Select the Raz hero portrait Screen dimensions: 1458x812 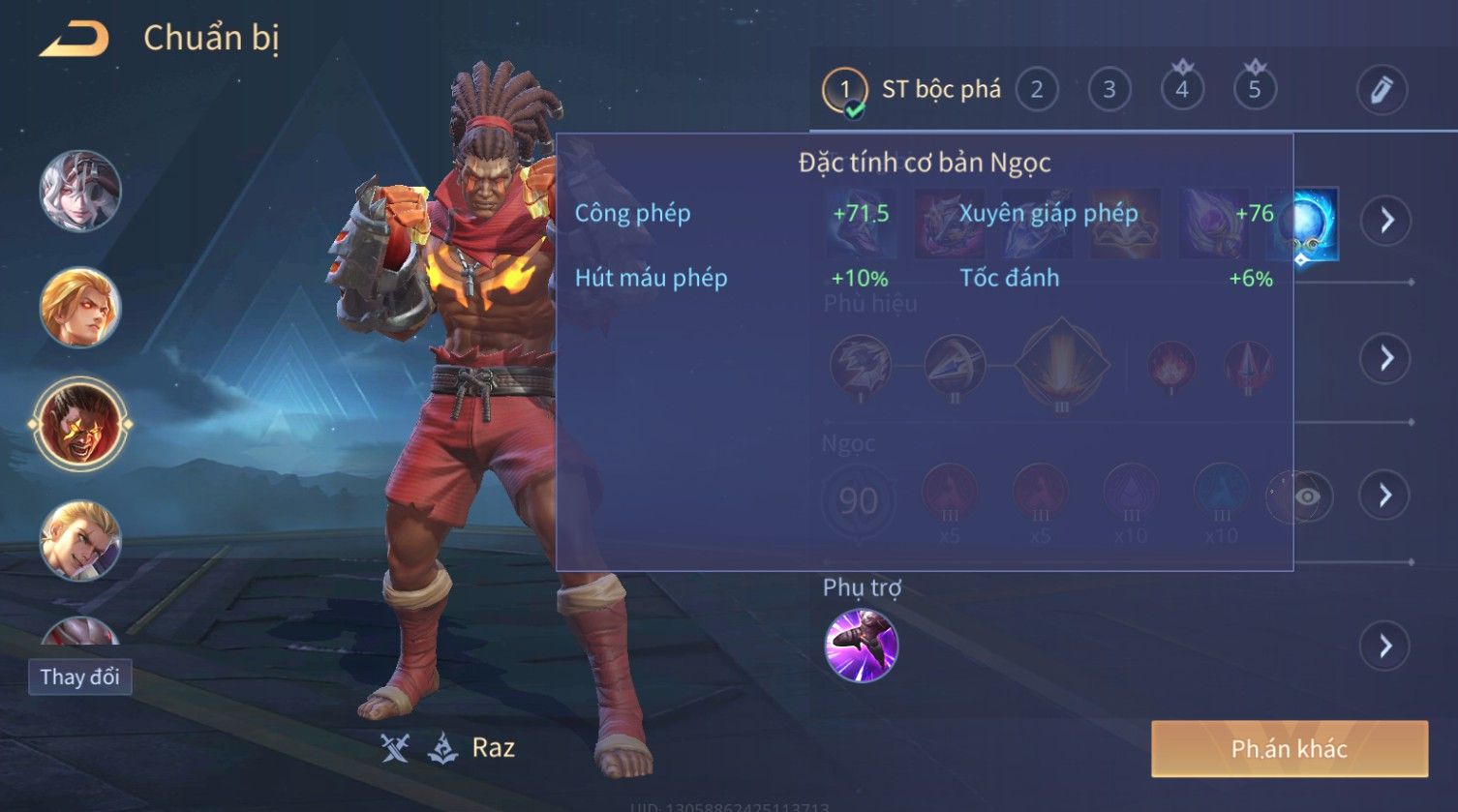pyautogui.click(x=80, y=424)
